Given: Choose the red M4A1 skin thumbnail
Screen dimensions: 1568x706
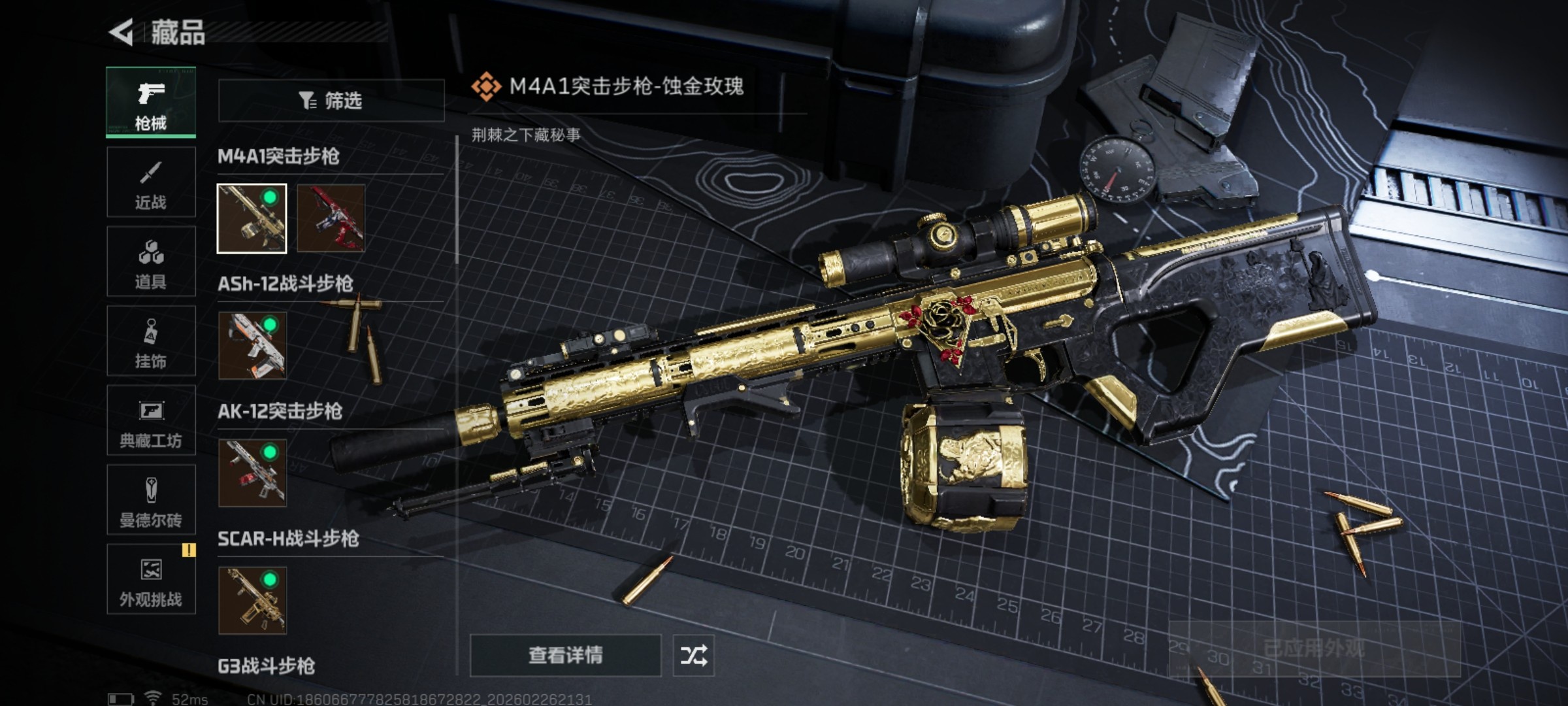Looking at the screenshot, I should 331,218.
